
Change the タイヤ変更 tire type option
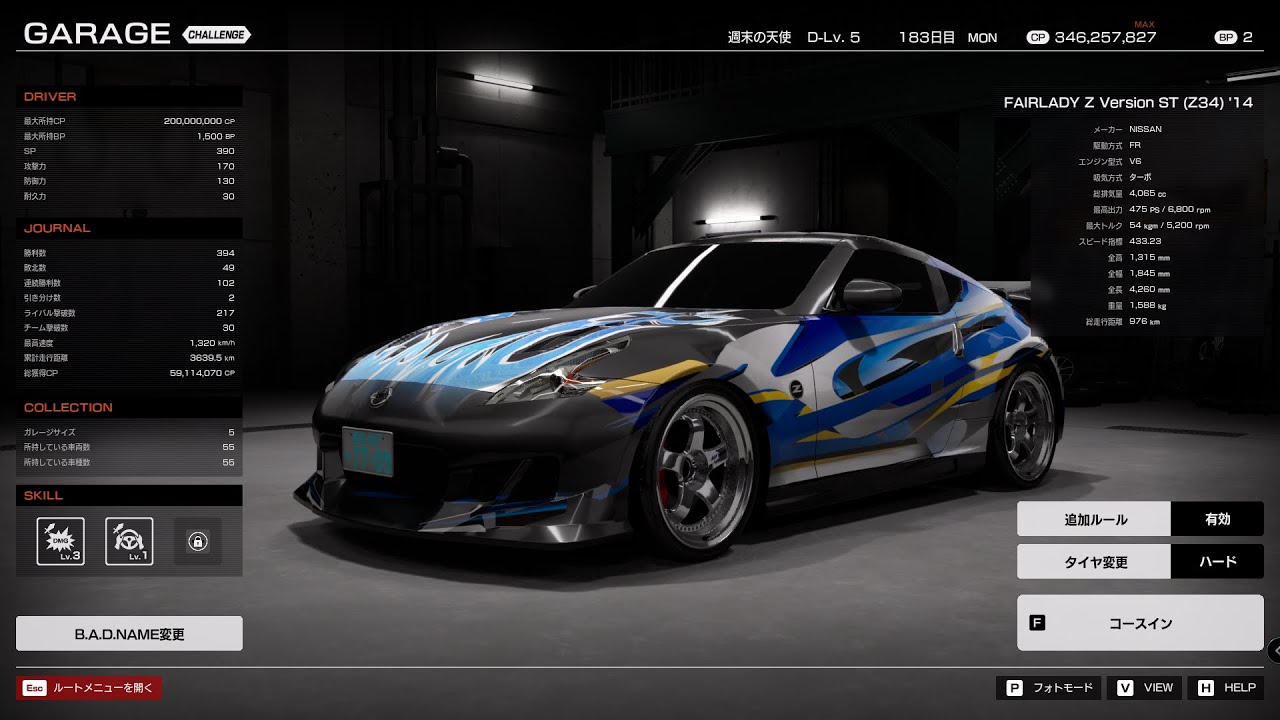[1140, 562]
